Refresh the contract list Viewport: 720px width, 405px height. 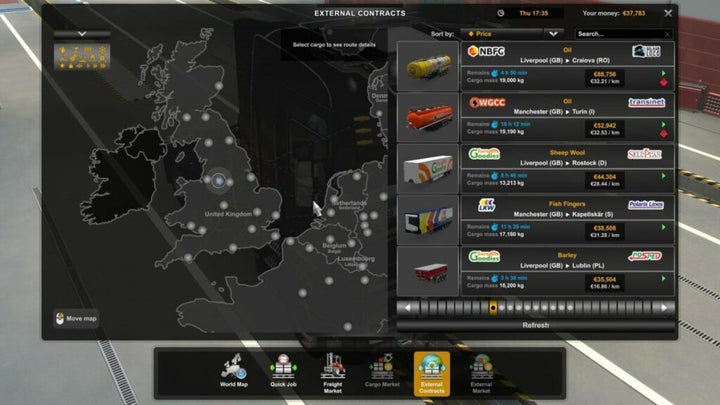(x=536, y=325)
